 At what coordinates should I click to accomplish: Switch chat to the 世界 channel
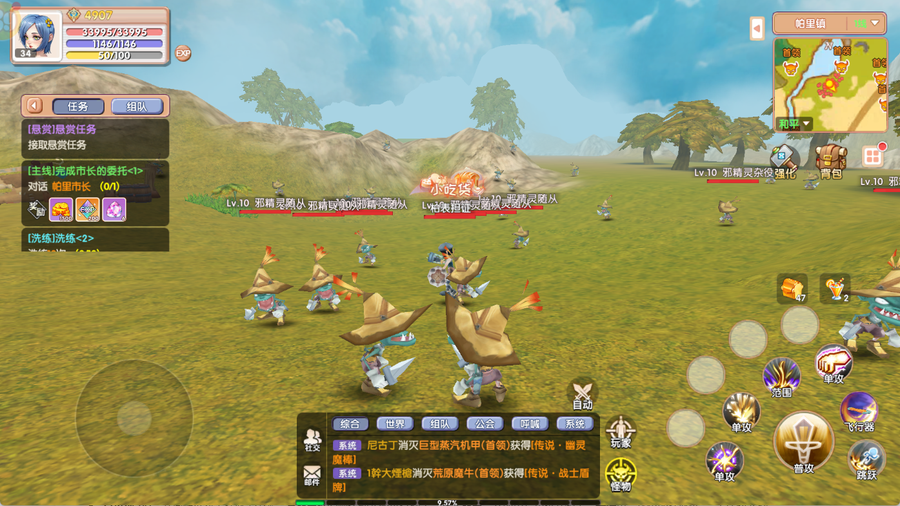(x=397, y=423)
